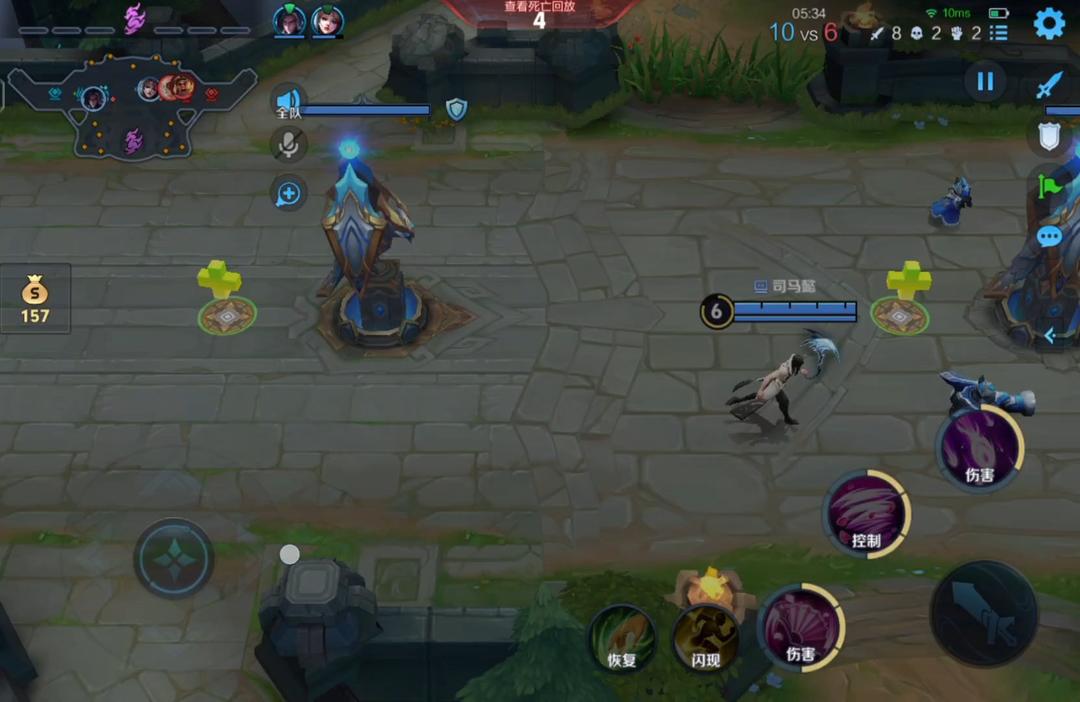Tap the sword basic attack button

(983, 613)
